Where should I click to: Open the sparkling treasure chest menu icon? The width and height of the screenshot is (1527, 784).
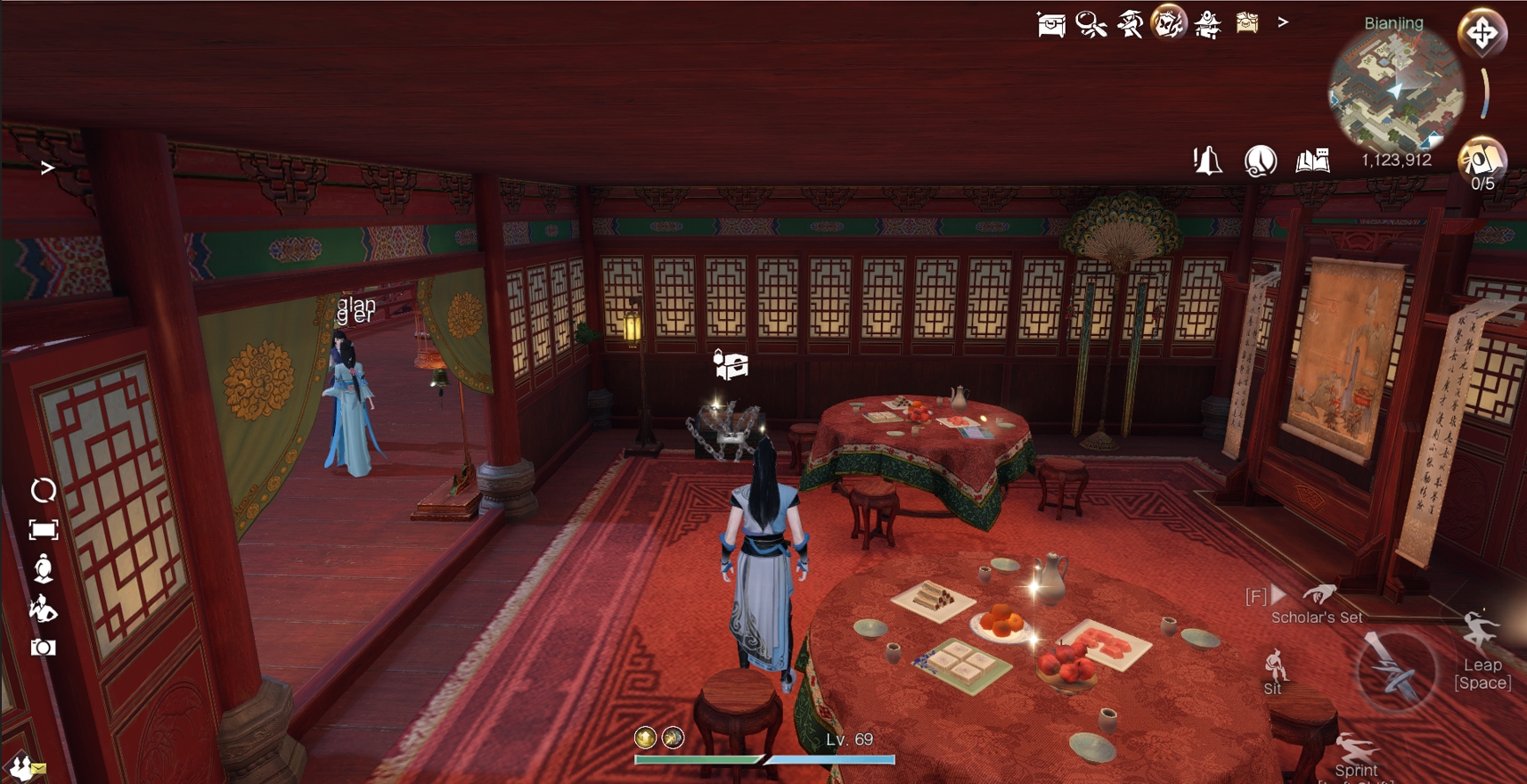1051,24
